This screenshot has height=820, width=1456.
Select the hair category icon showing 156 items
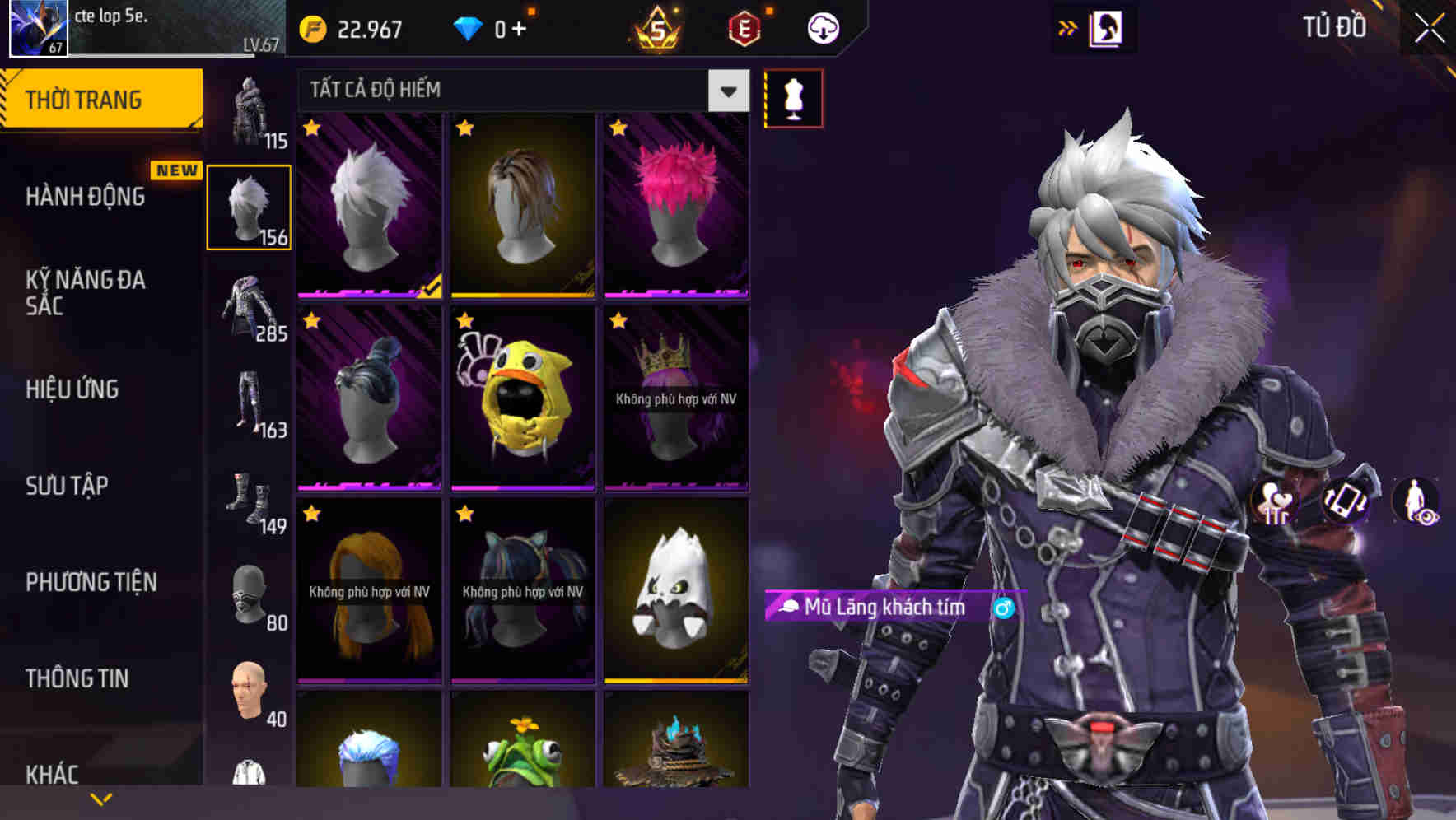tap(250, 205)
